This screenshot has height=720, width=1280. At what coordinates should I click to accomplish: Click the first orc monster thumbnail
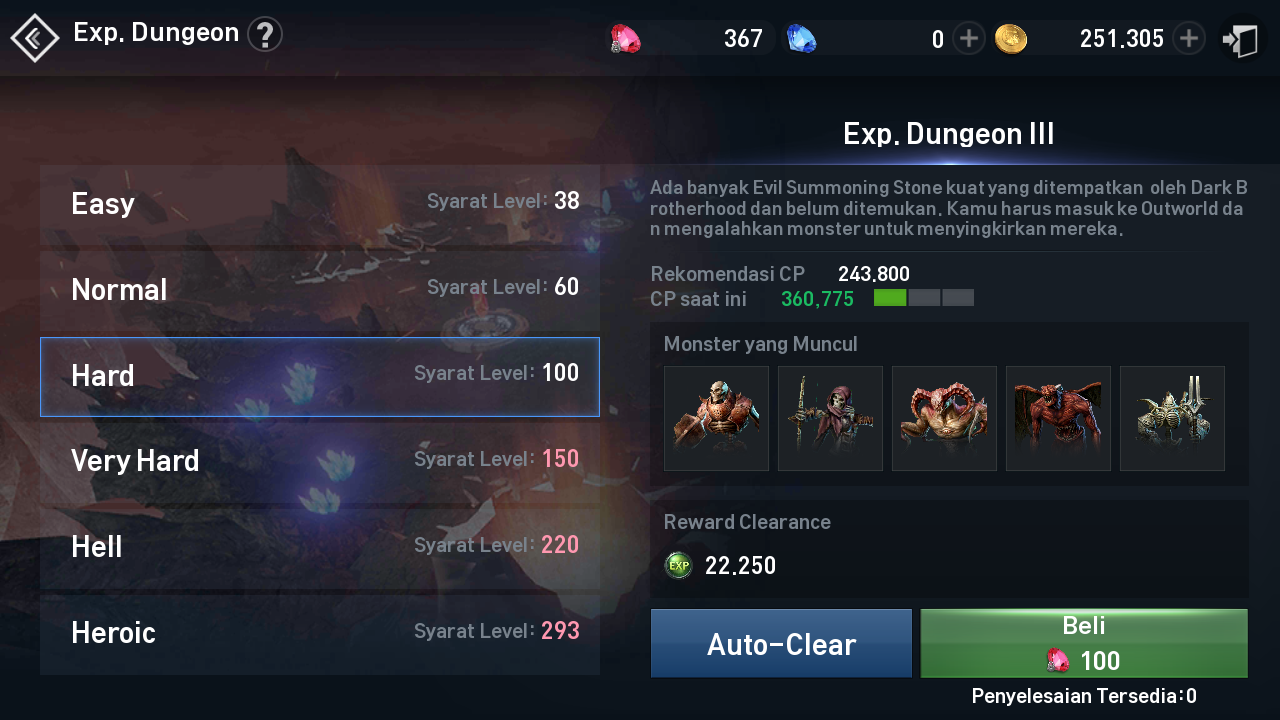(716, 418)
